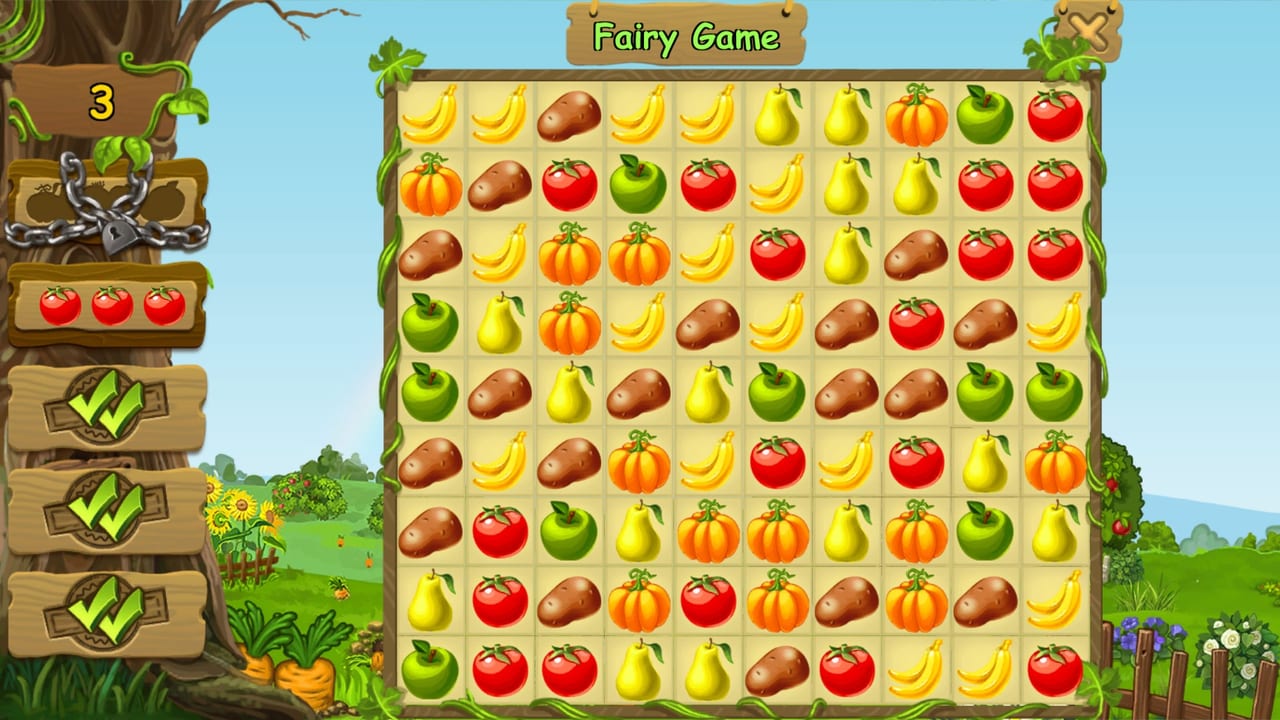
Task: Select the bottom row's green apple tile
Action: pyautogui.click(x=430, y=670)
